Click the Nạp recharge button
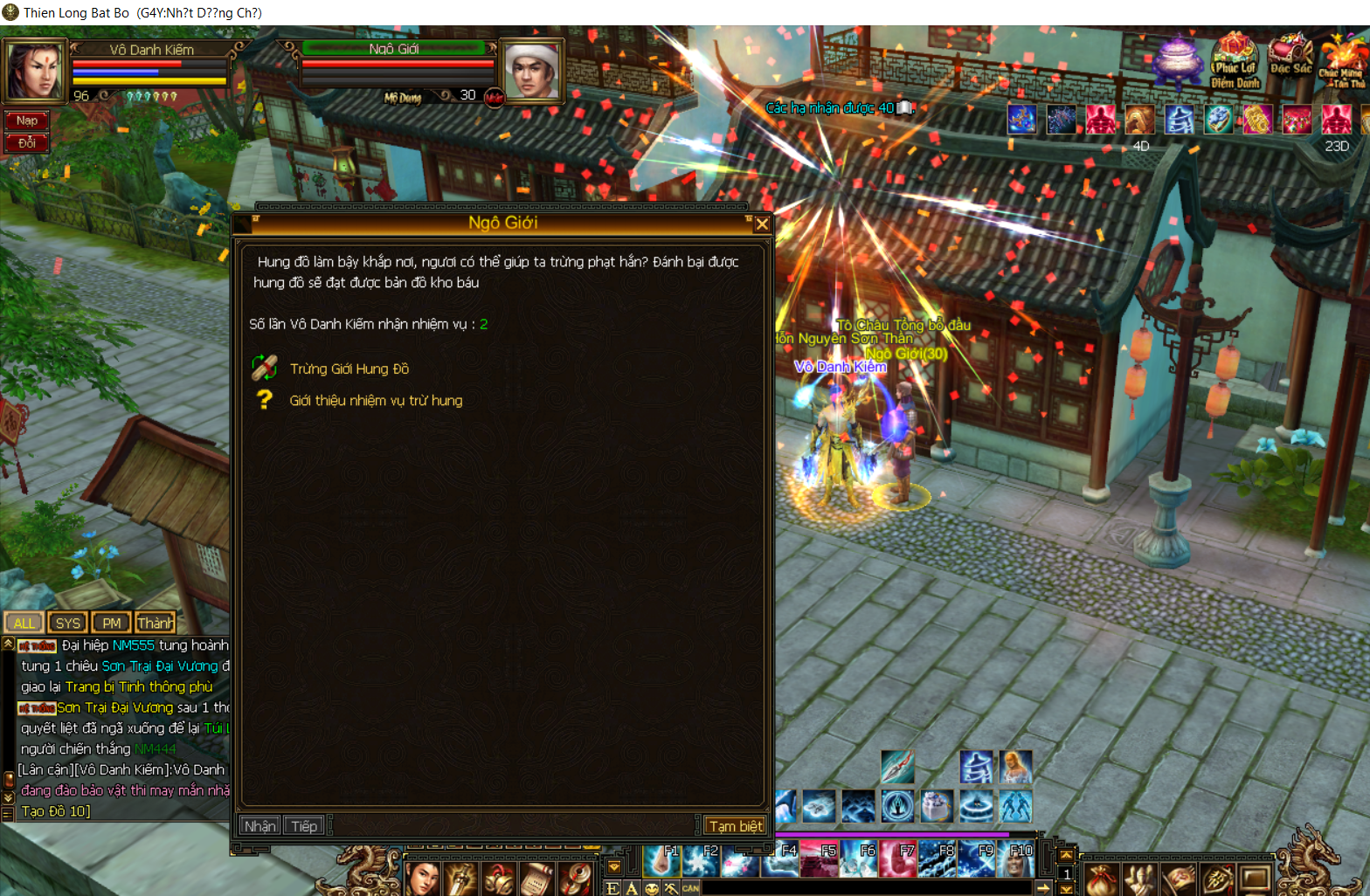Image resolution: width=1370 pixels, height=896 pixels. tap(26, 121)
